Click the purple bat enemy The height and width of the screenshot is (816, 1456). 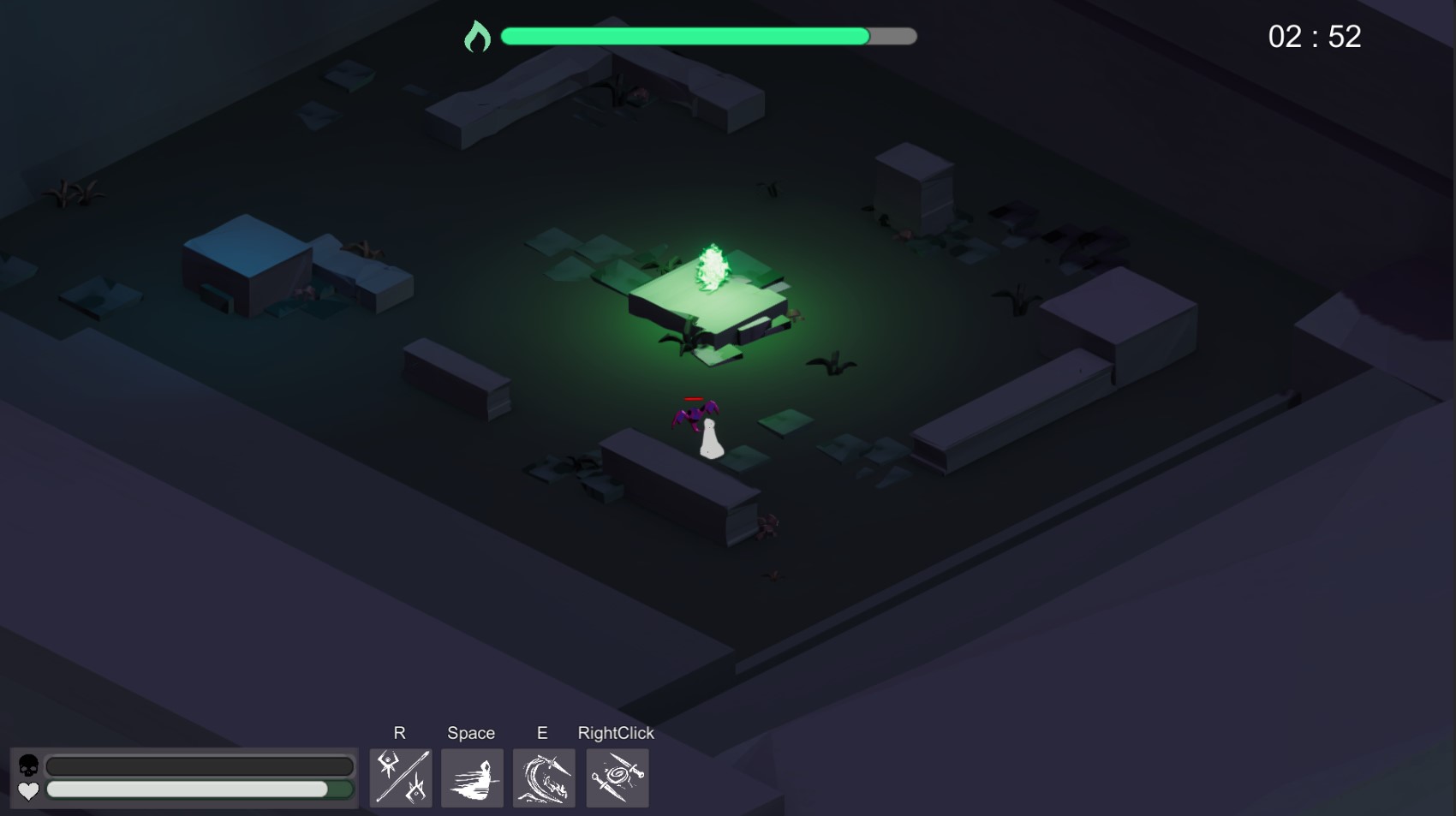[695, 415]
